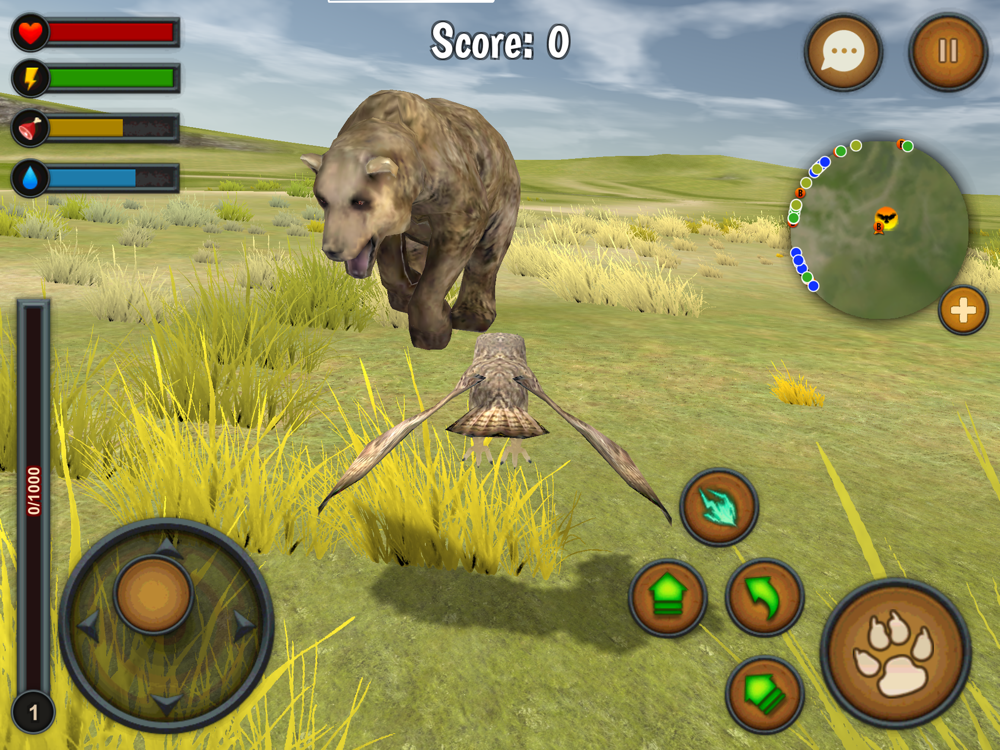Use the curved green arrow turn button
1000x750 pixels.
(764, 598)
